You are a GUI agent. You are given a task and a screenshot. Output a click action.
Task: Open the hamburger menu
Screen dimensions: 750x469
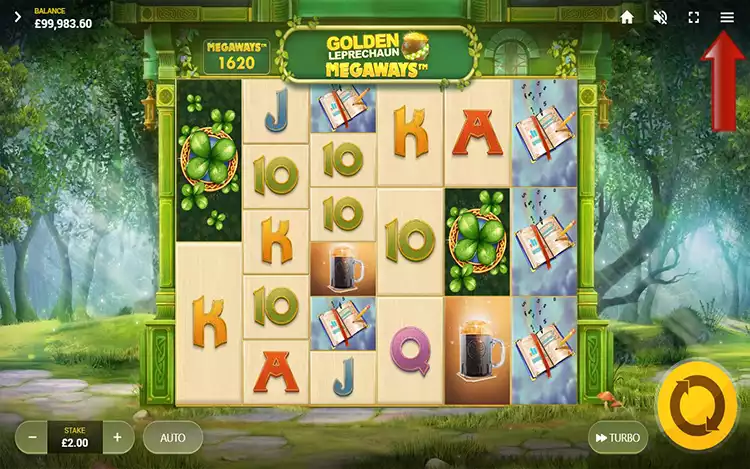727,17
